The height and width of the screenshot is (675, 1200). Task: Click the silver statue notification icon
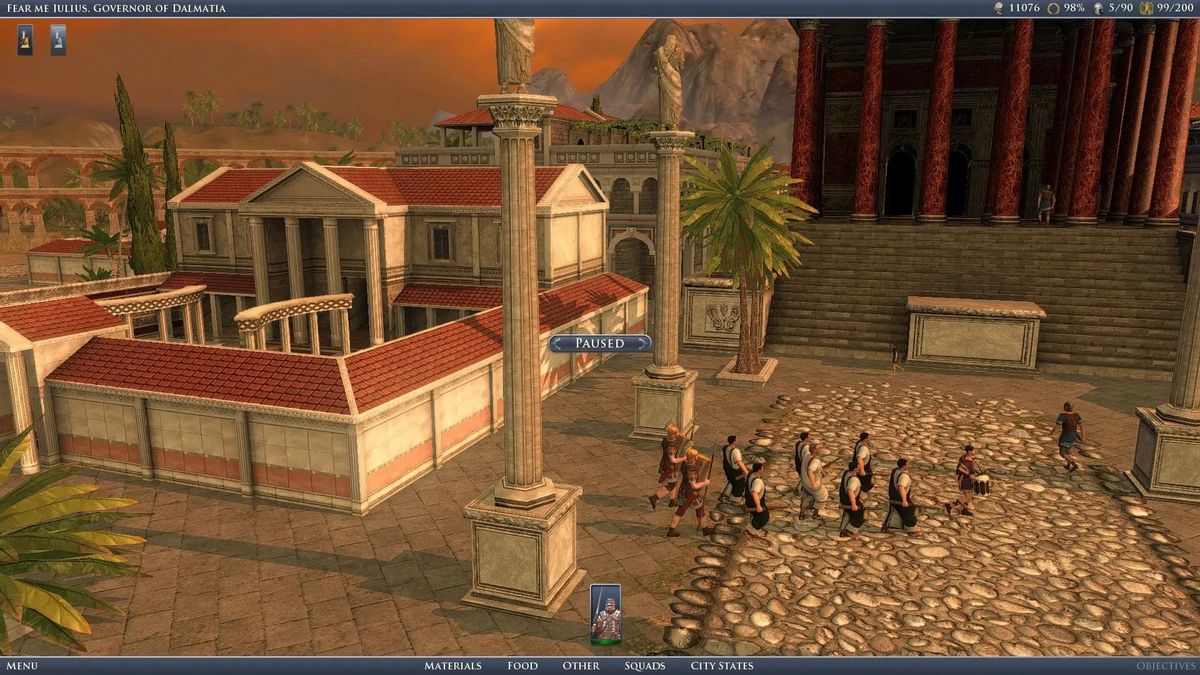[x=58, y=40]
